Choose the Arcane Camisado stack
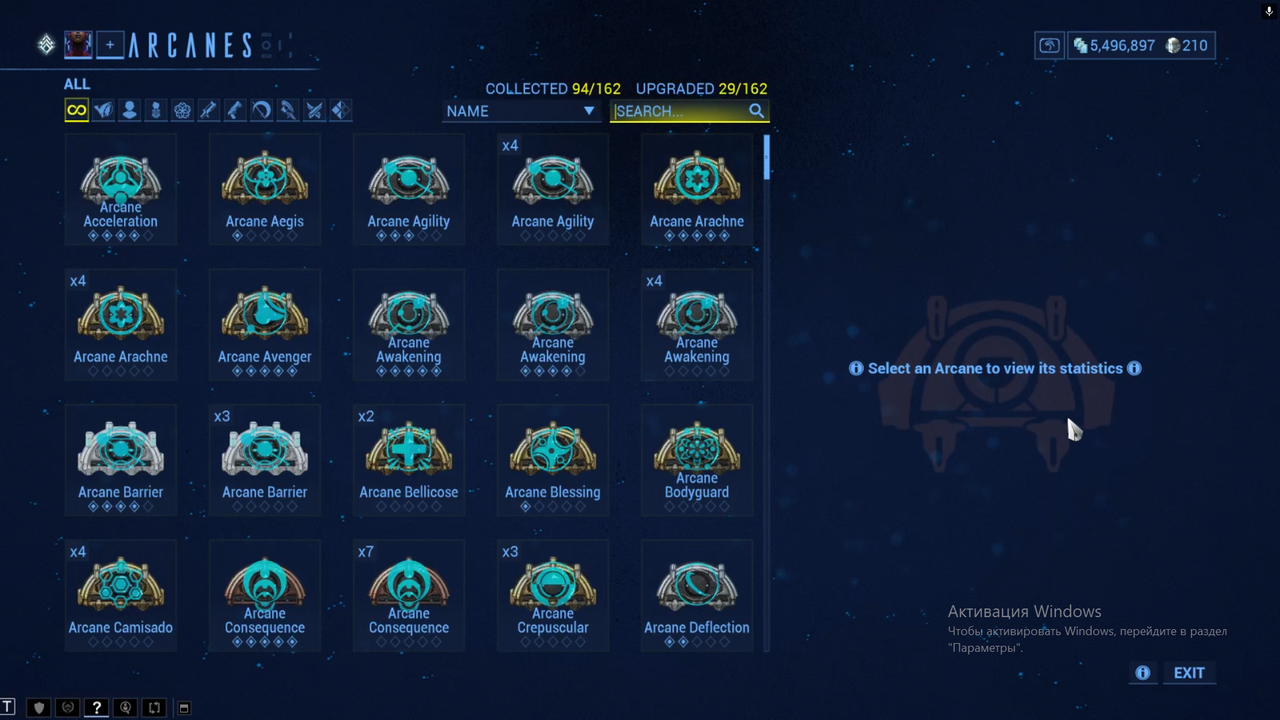The height and width of the screenshot is (720, 1280). pyautogui.click(x=121, y=594)
